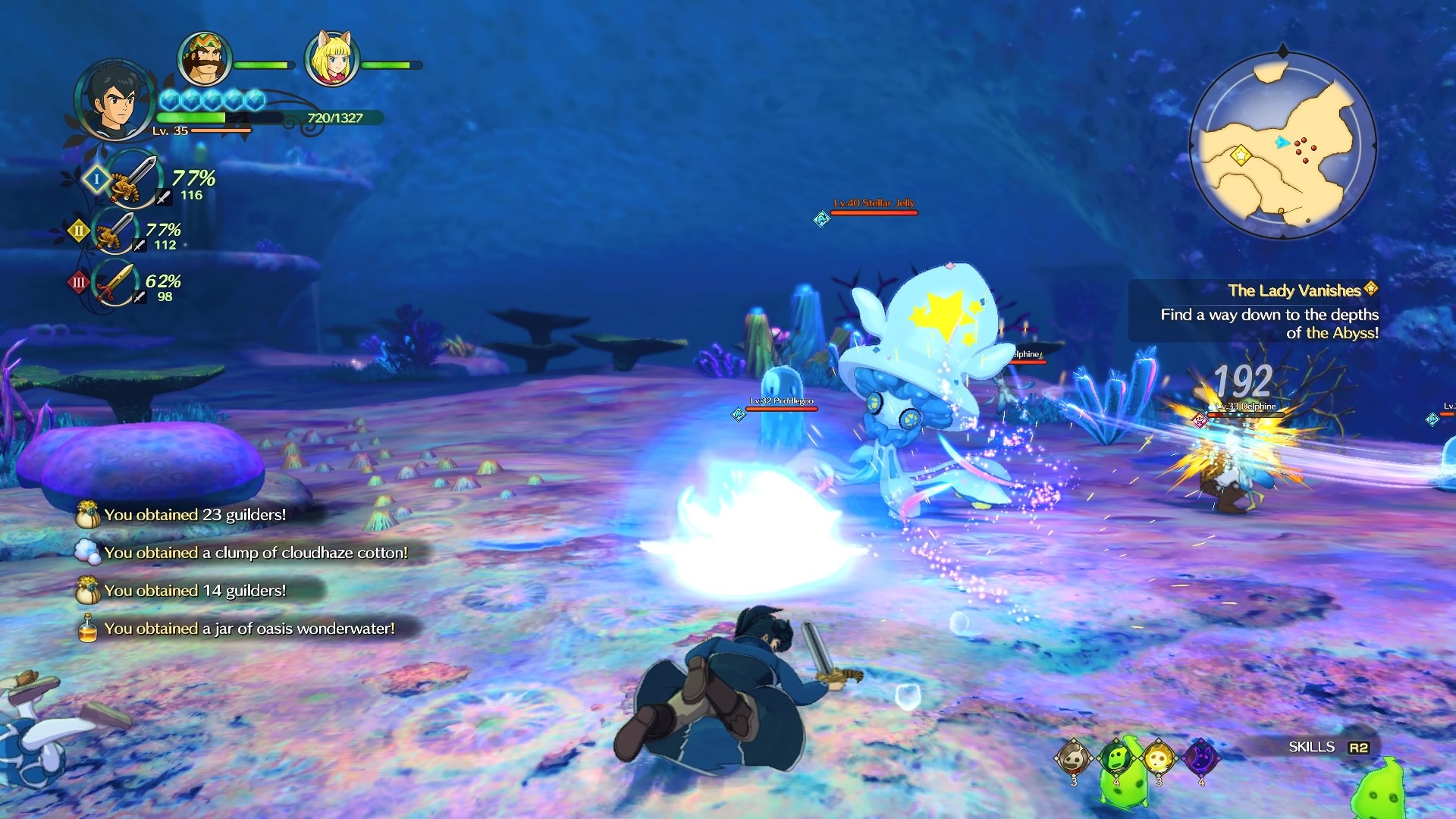This screenshot has height=819, width=1456.
Task: Select the dark-haired leader's portrait
Action: pyautogui.click(x=115, y=101)
